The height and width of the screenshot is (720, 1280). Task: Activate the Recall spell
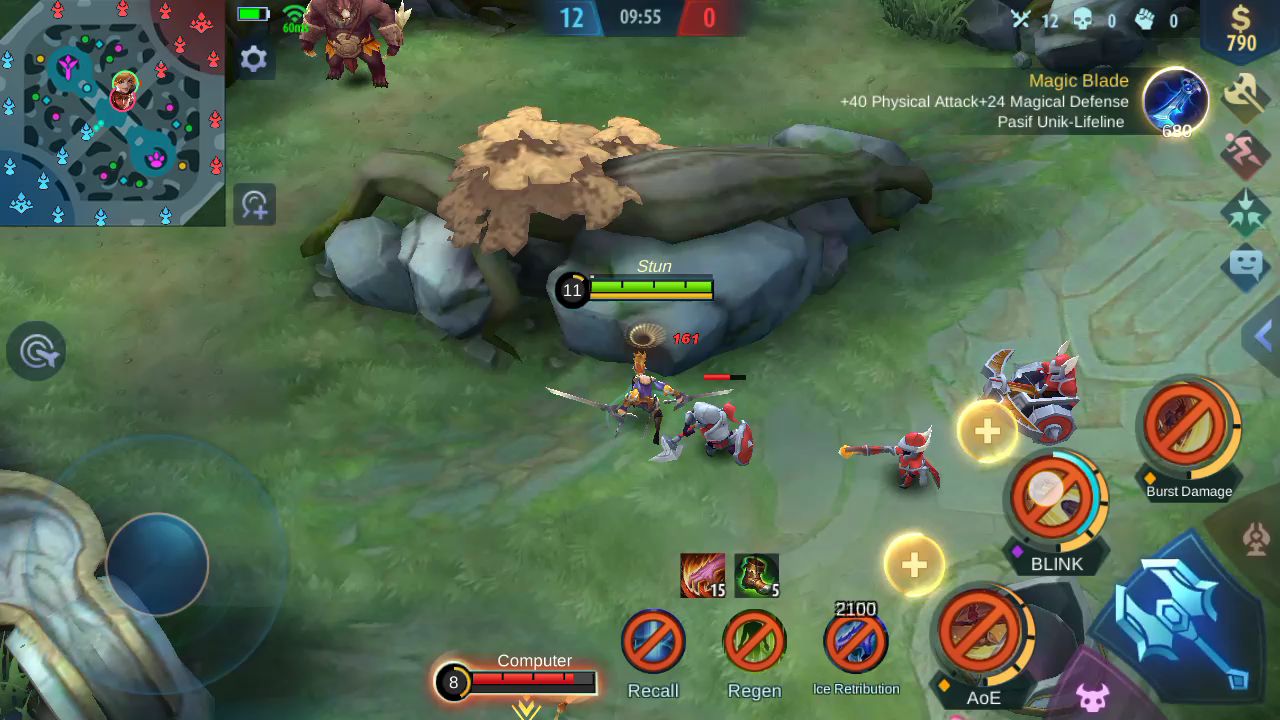click(x=653, y=641)
